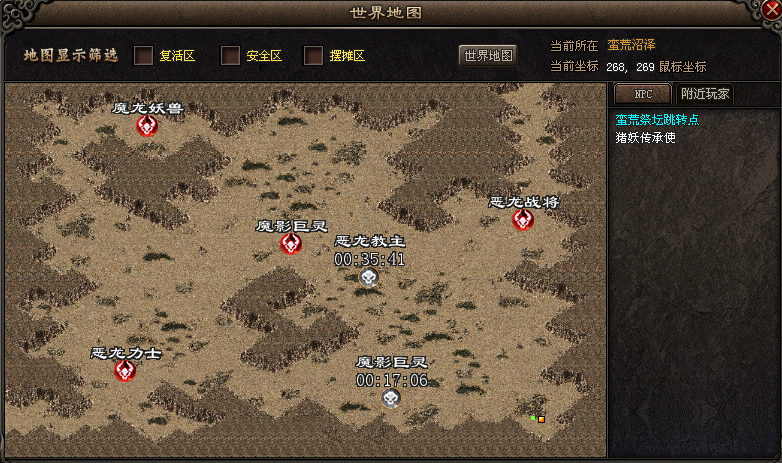Click the red 魔影巨灵 boss marker
The width and height of the screenshot is (782, 463).
coord(291,243)
